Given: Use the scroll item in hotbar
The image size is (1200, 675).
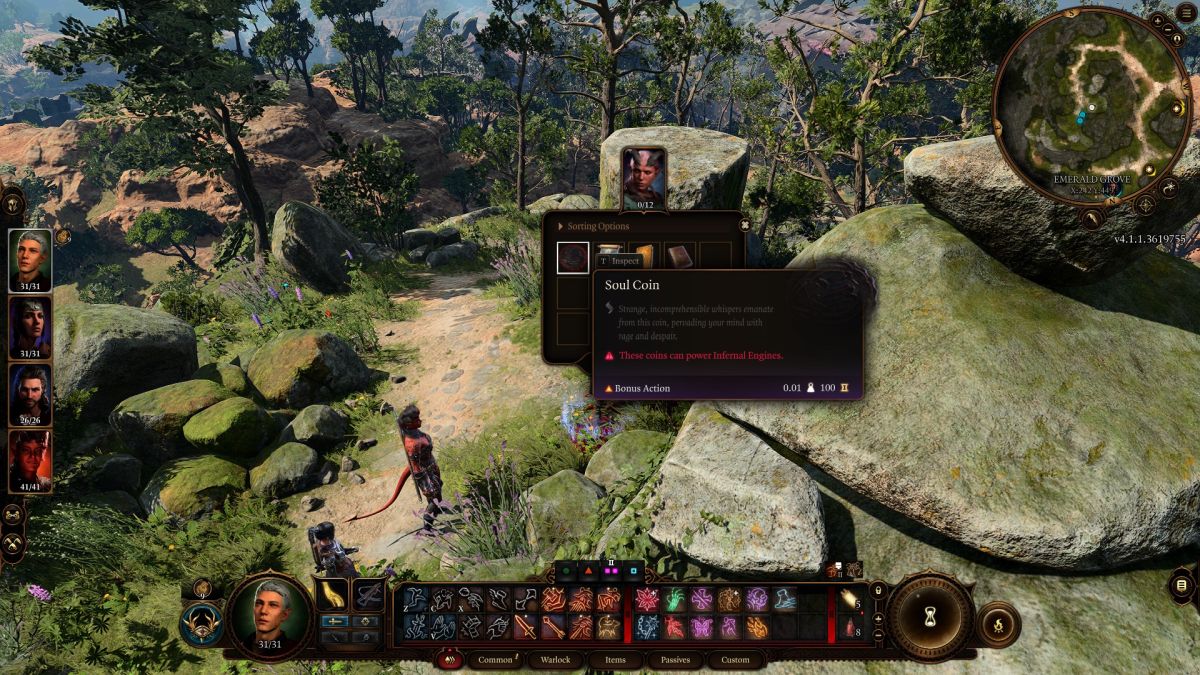Looking at the screenshot, I should pyautogui.click(x=849, y=600).
